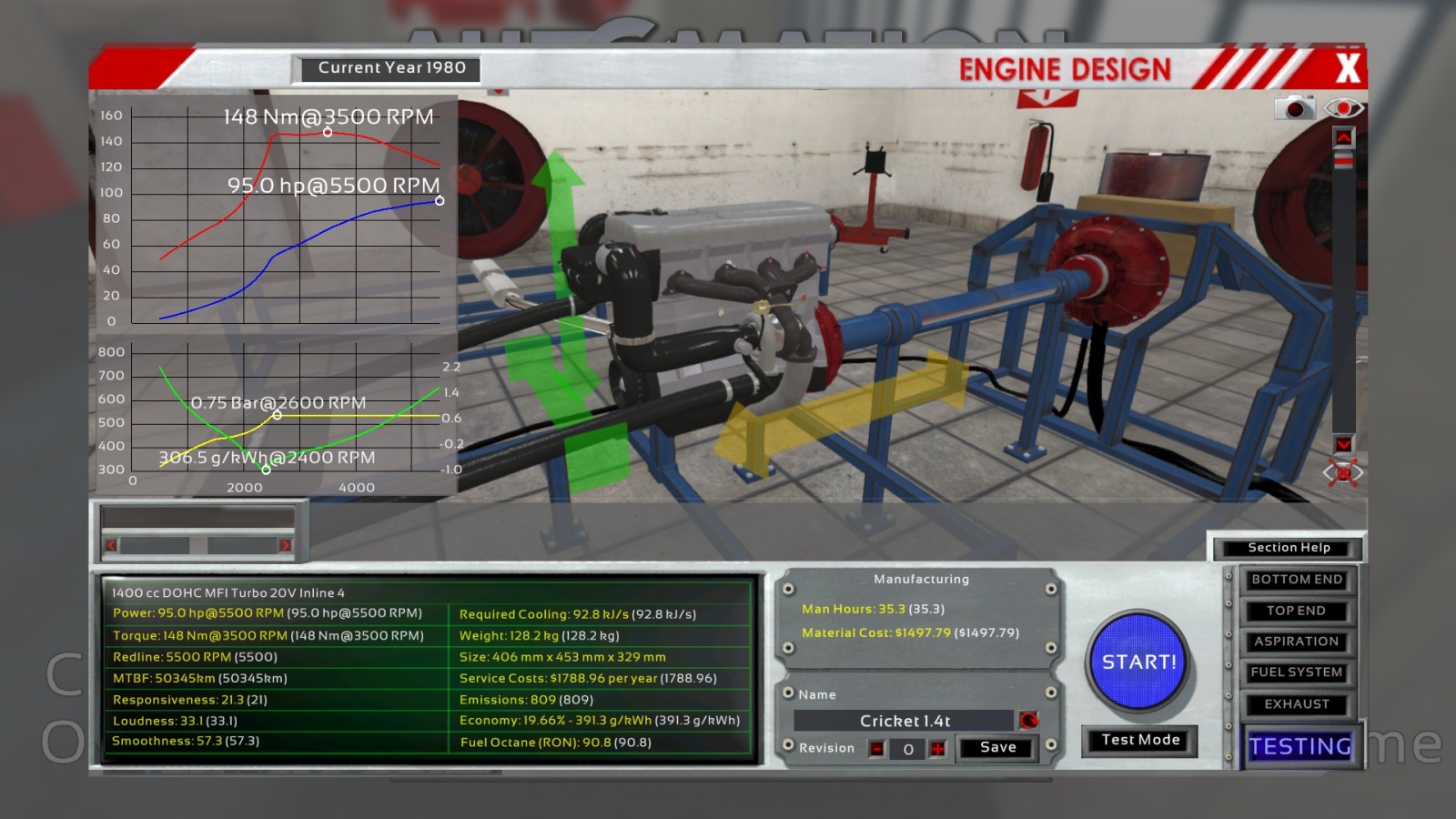
Task: Go to the Aspiration section
Action: 1296,642
